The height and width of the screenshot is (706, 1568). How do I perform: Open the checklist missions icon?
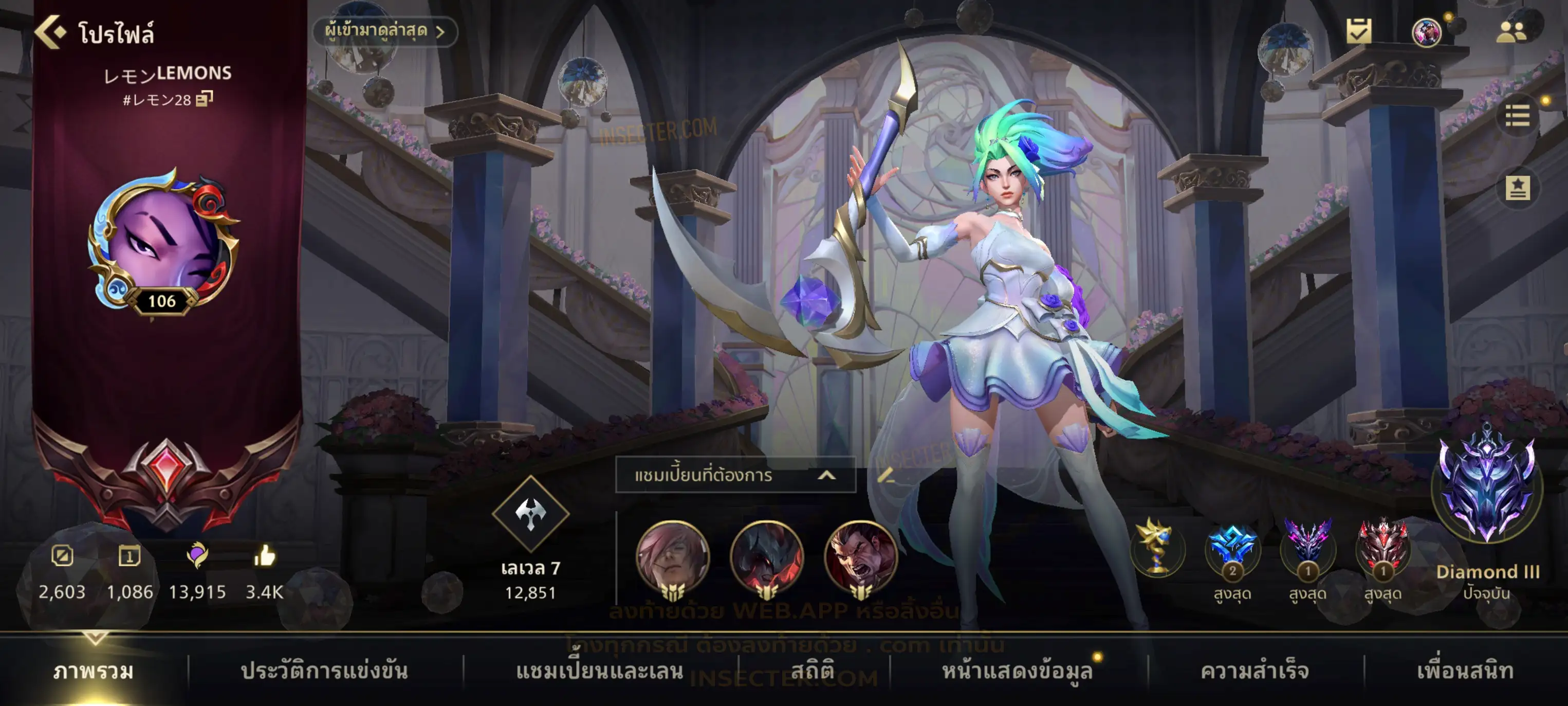(1358, 31)
